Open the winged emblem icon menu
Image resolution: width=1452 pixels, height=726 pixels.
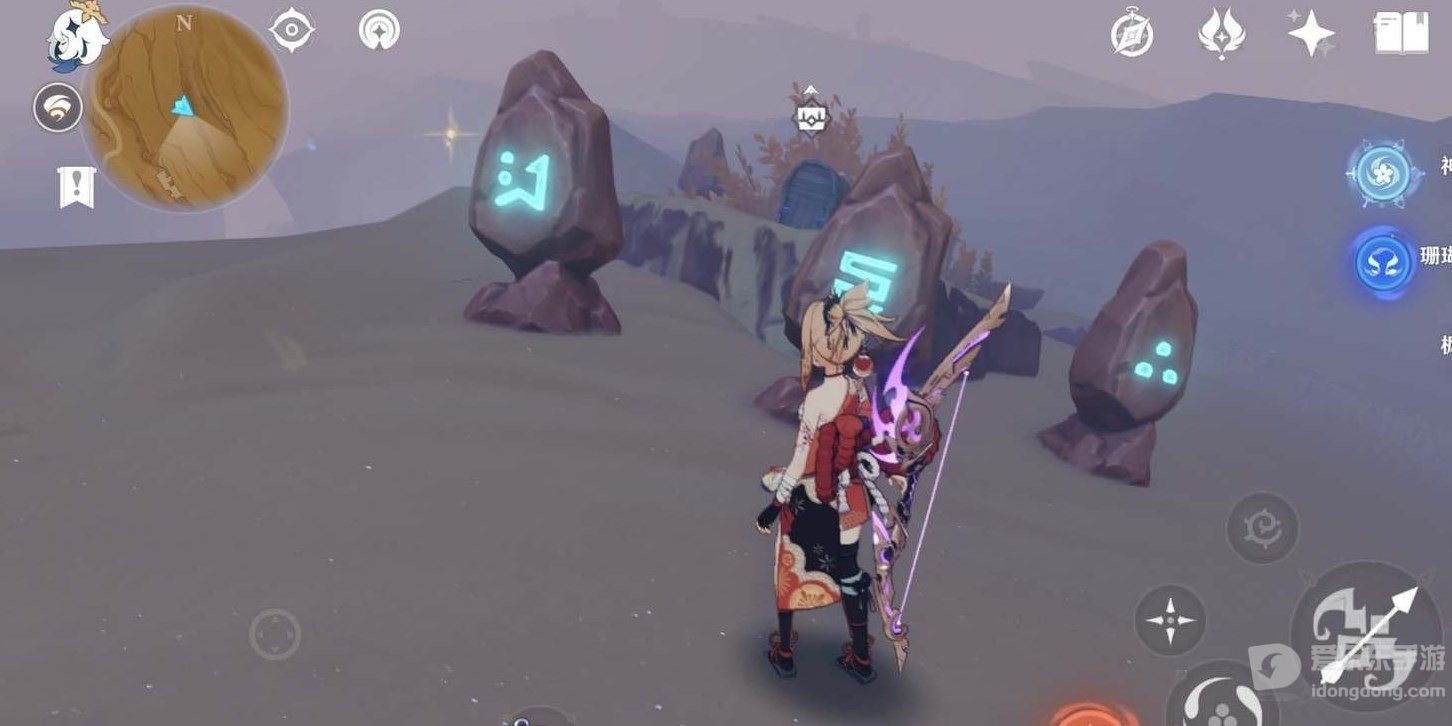coord(1221,35)
